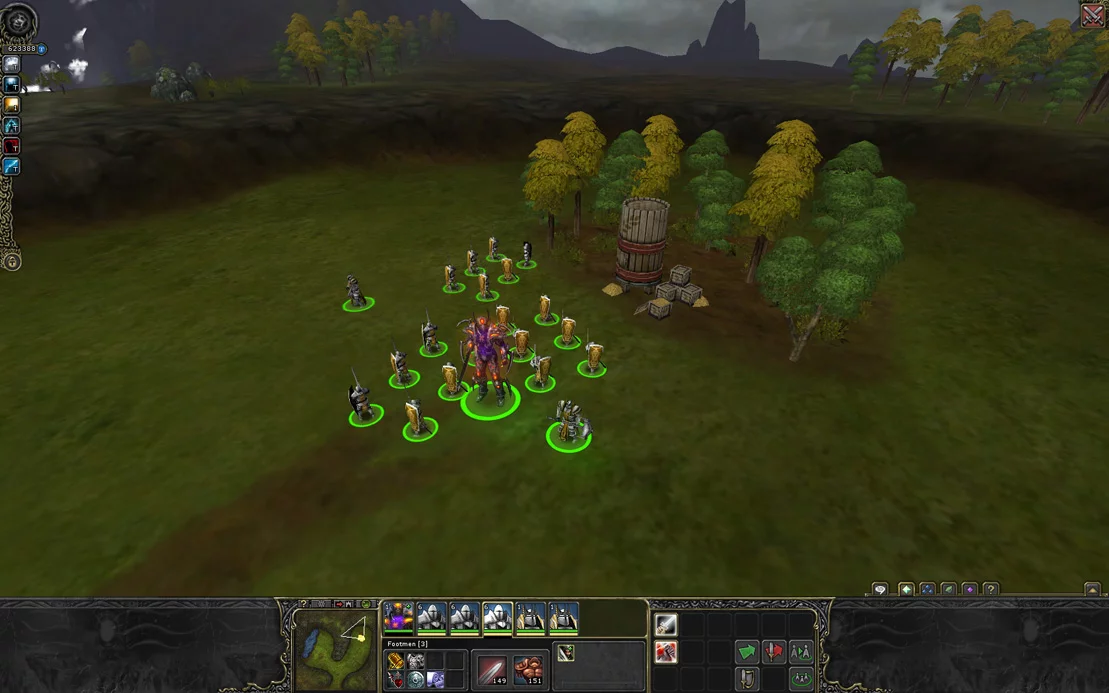
Task: Issue the green arrow move command
Action: (747, 652)
